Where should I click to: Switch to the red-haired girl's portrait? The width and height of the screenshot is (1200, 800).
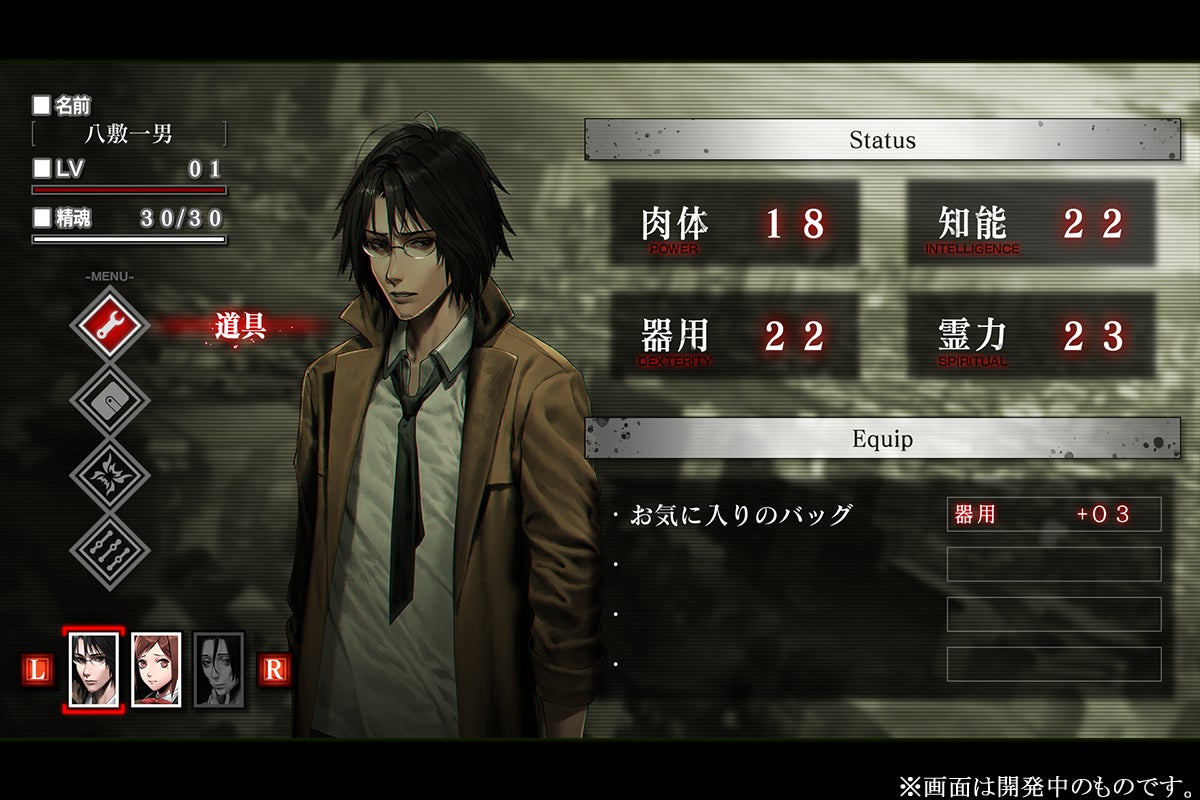tap(156, 670)
